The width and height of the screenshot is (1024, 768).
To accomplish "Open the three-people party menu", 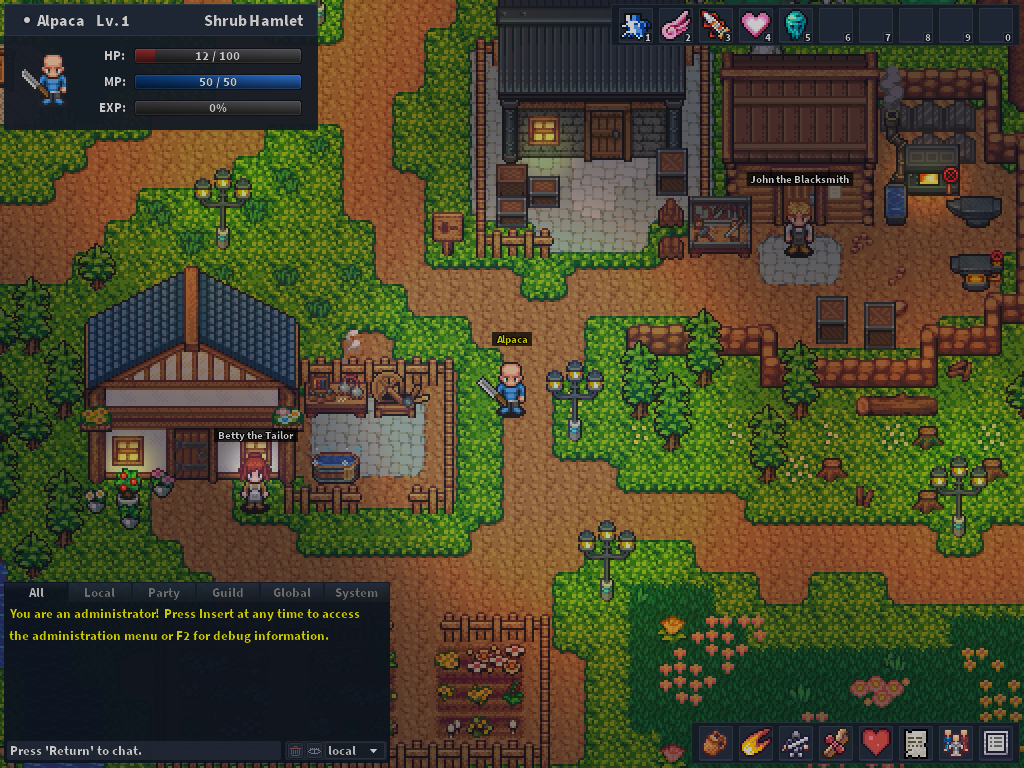I will point(955,743).
